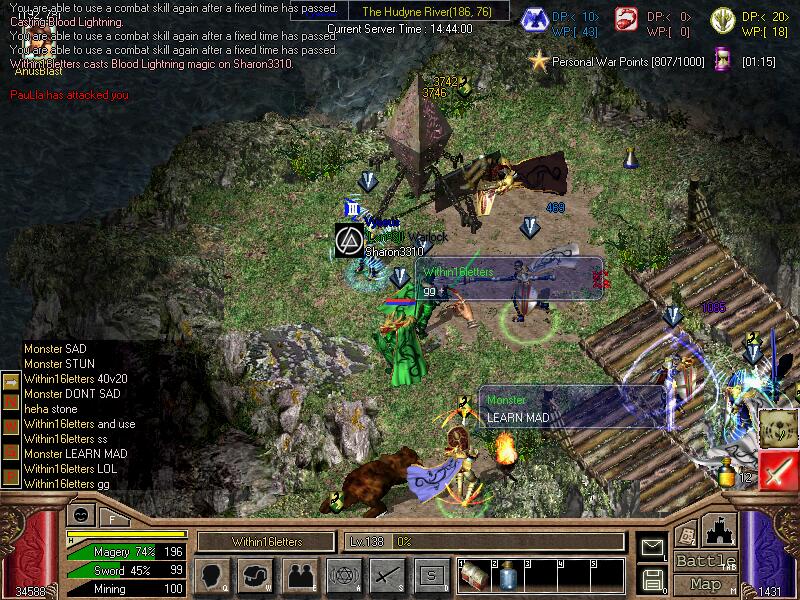Open the small scroll document button

tap(685, 535)
